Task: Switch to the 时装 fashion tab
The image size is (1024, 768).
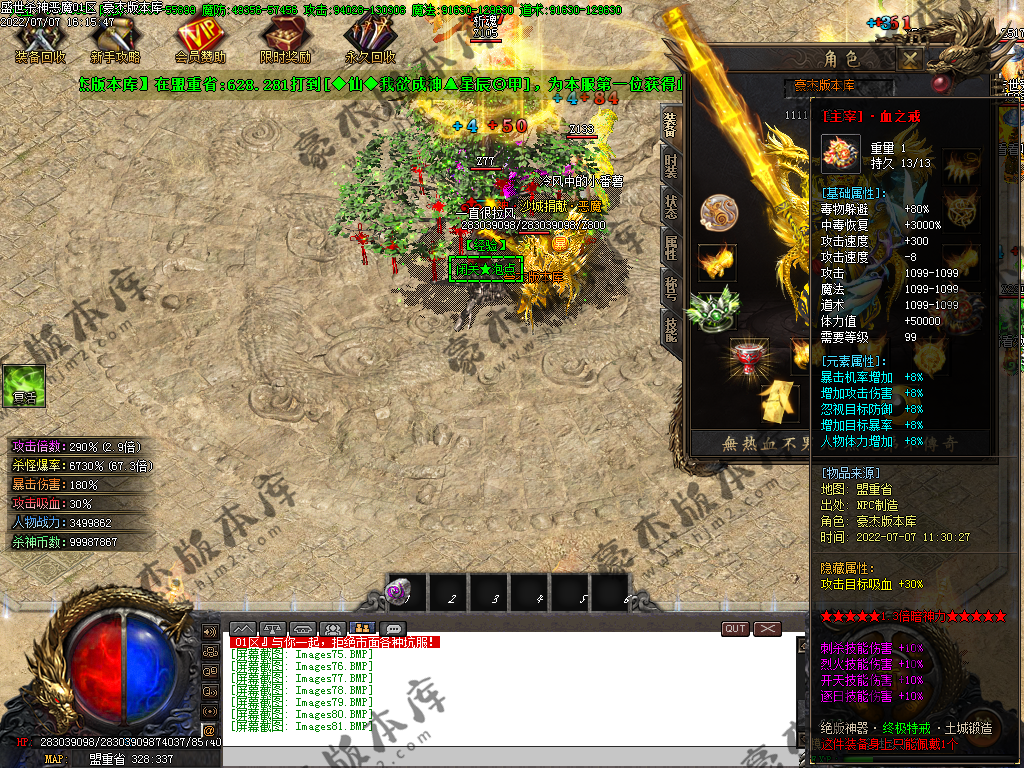Action: tap(670, 163)
